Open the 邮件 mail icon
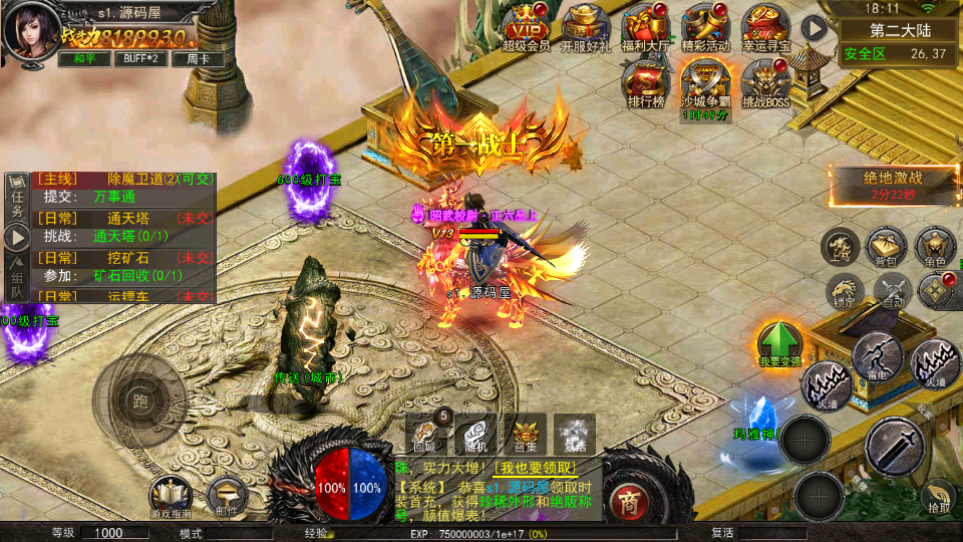963x542 pixels. pyautogui.click(x=227, y=495)
